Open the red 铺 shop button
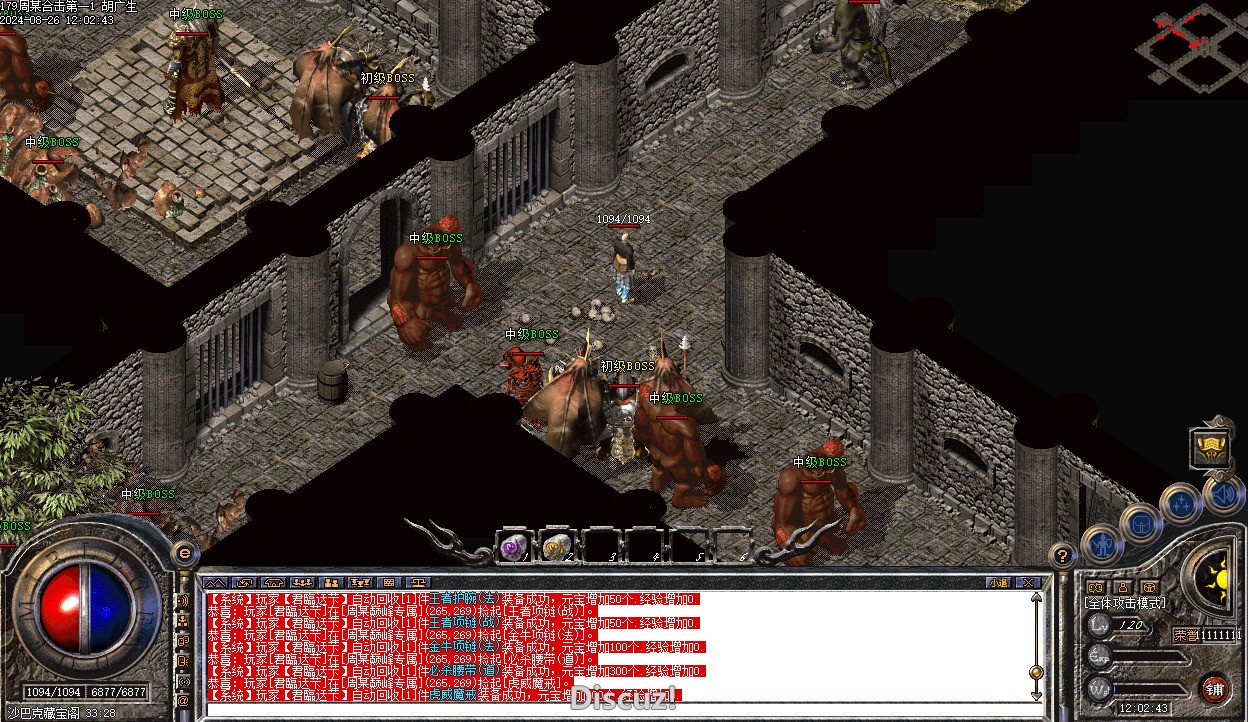 tap(1214, 689)
